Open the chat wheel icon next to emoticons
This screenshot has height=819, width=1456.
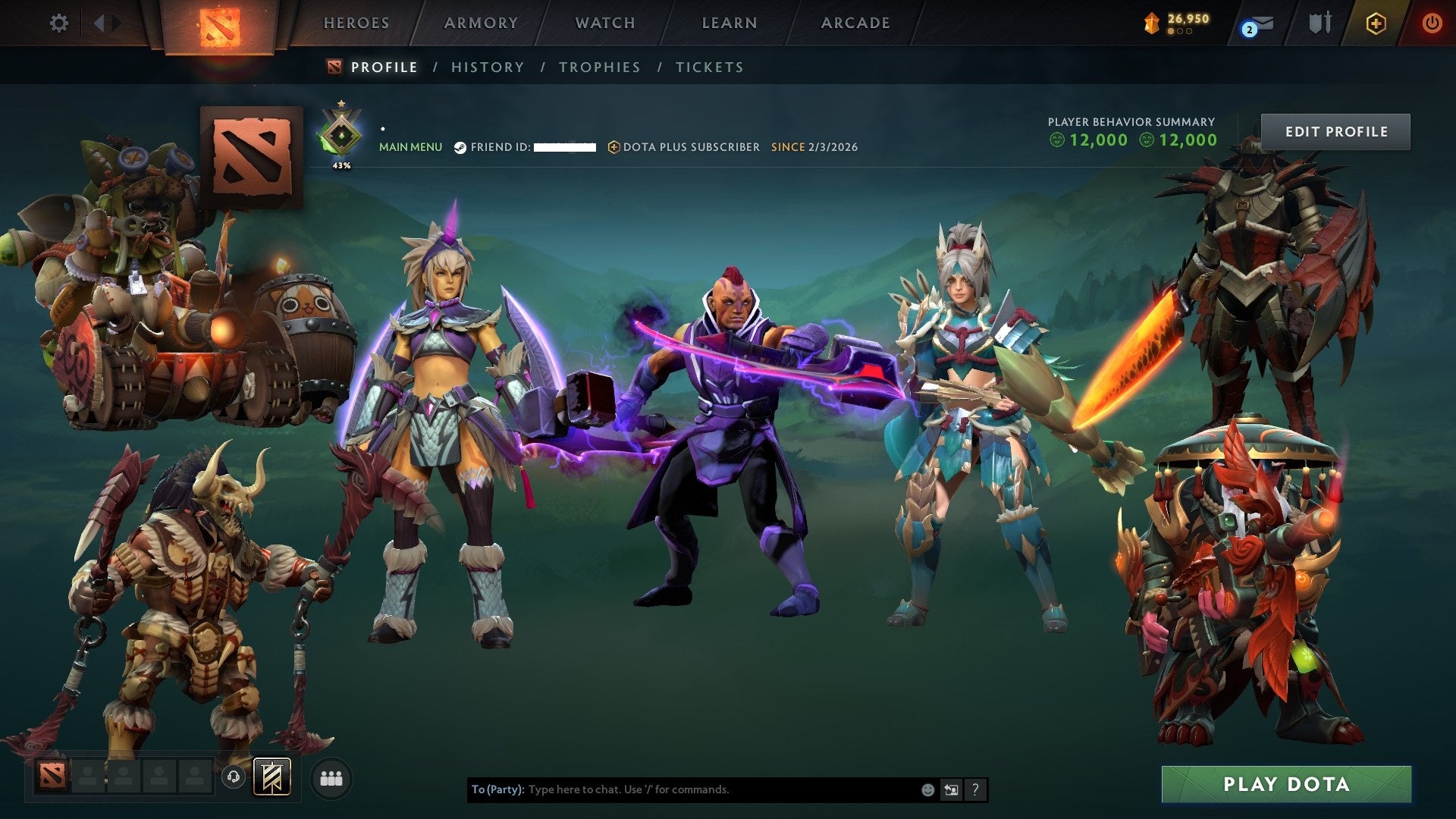(950, 789)
